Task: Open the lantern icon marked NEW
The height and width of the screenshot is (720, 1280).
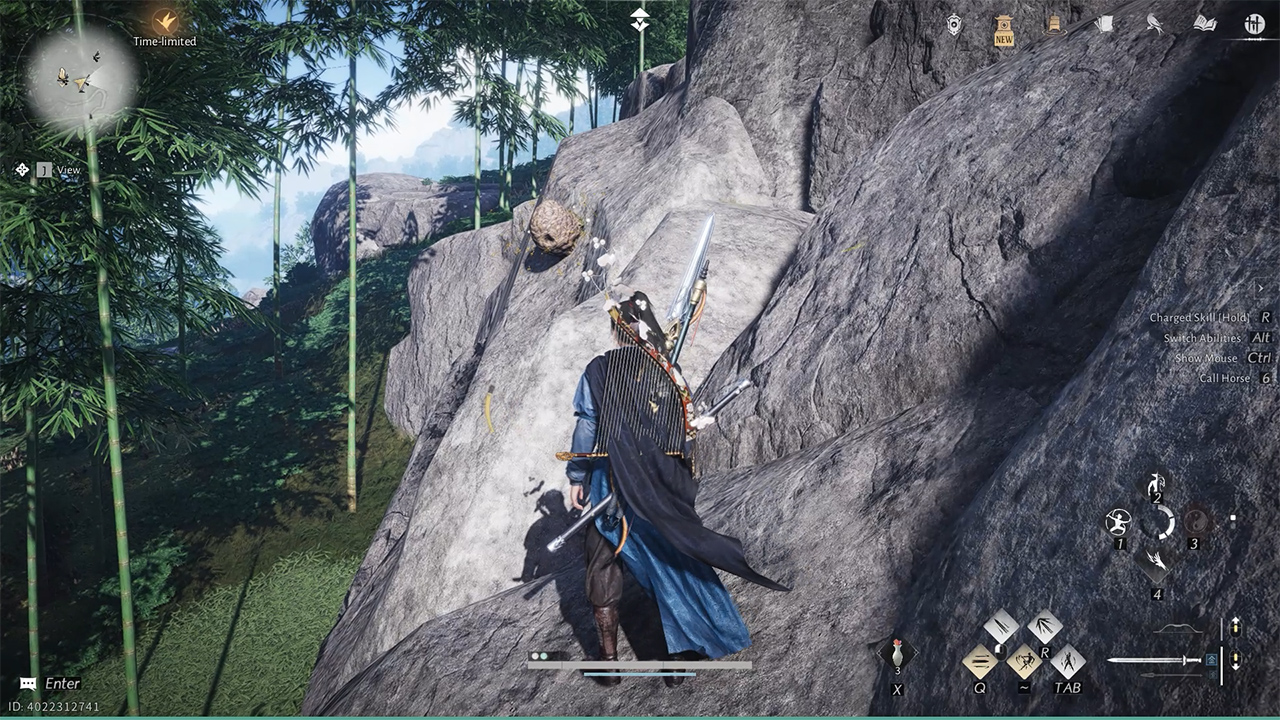Action: (x=1004, y=29)
